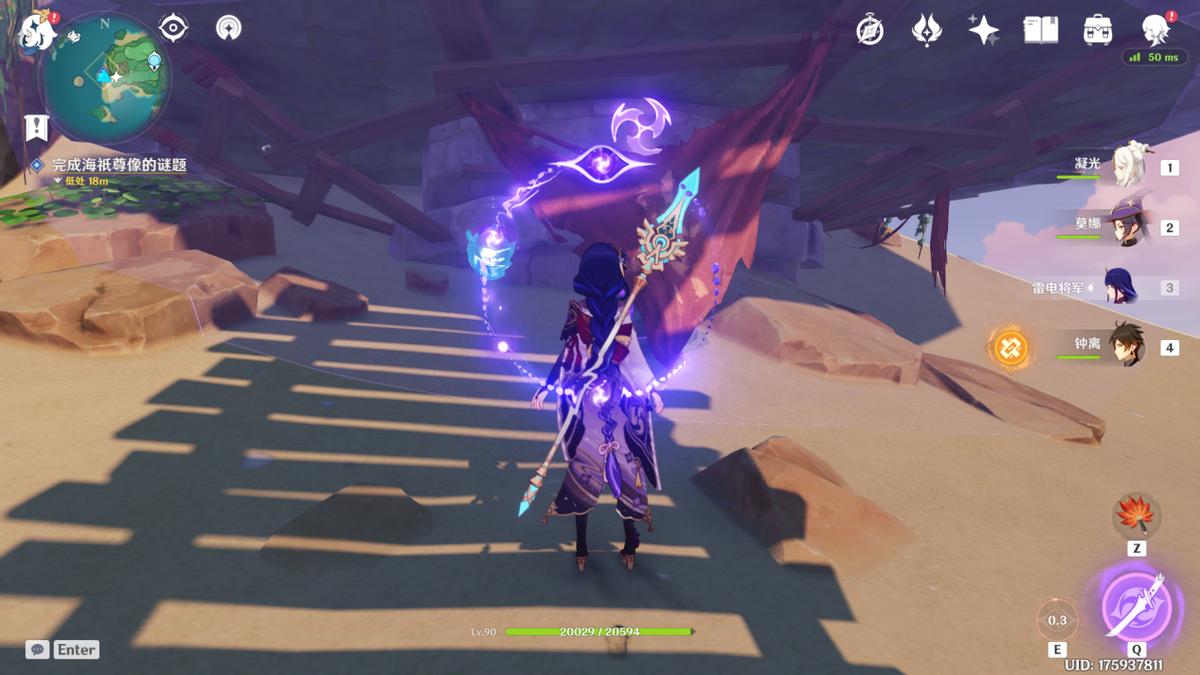Open the wish star icon
The width and height of the screenshot is (1200, 675).
983,30
